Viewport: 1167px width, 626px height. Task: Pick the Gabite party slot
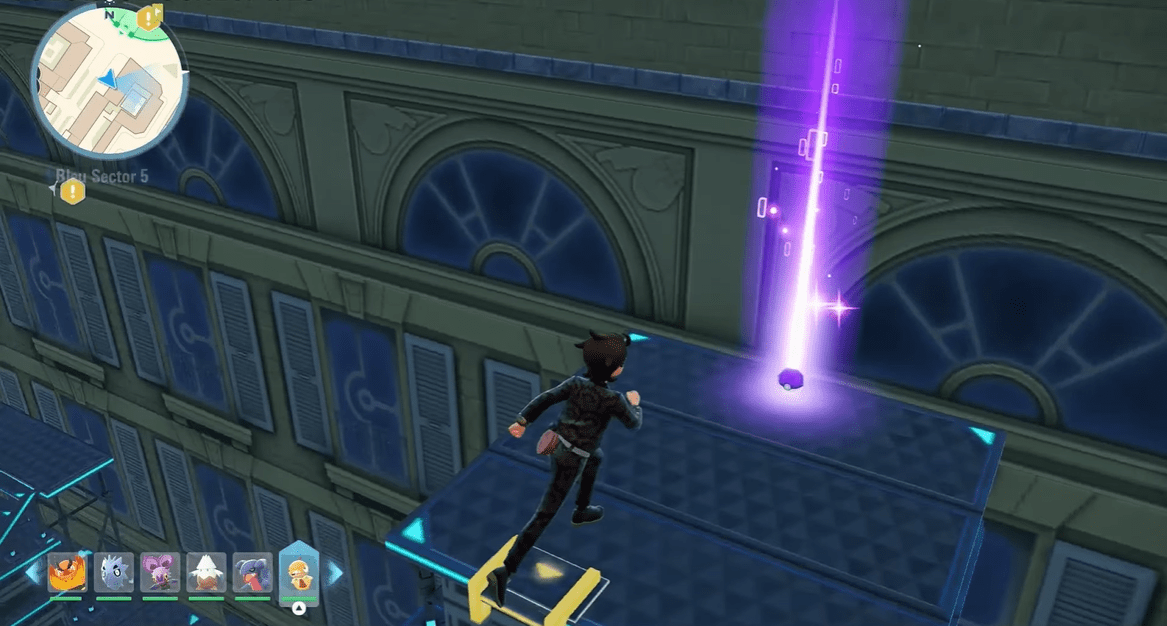252,574
